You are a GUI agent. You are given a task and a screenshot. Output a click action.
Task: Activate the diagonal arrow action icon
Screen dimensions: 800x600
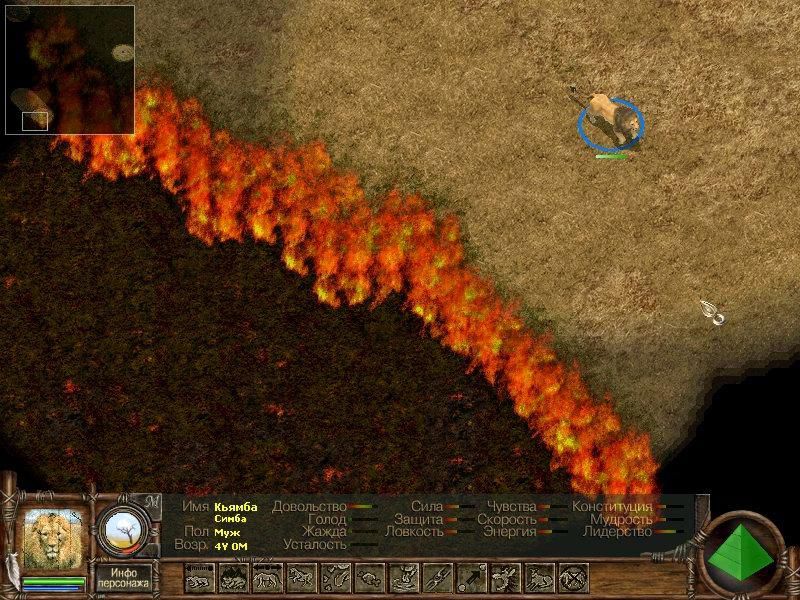pyautogui.click(x=471, y=577)
